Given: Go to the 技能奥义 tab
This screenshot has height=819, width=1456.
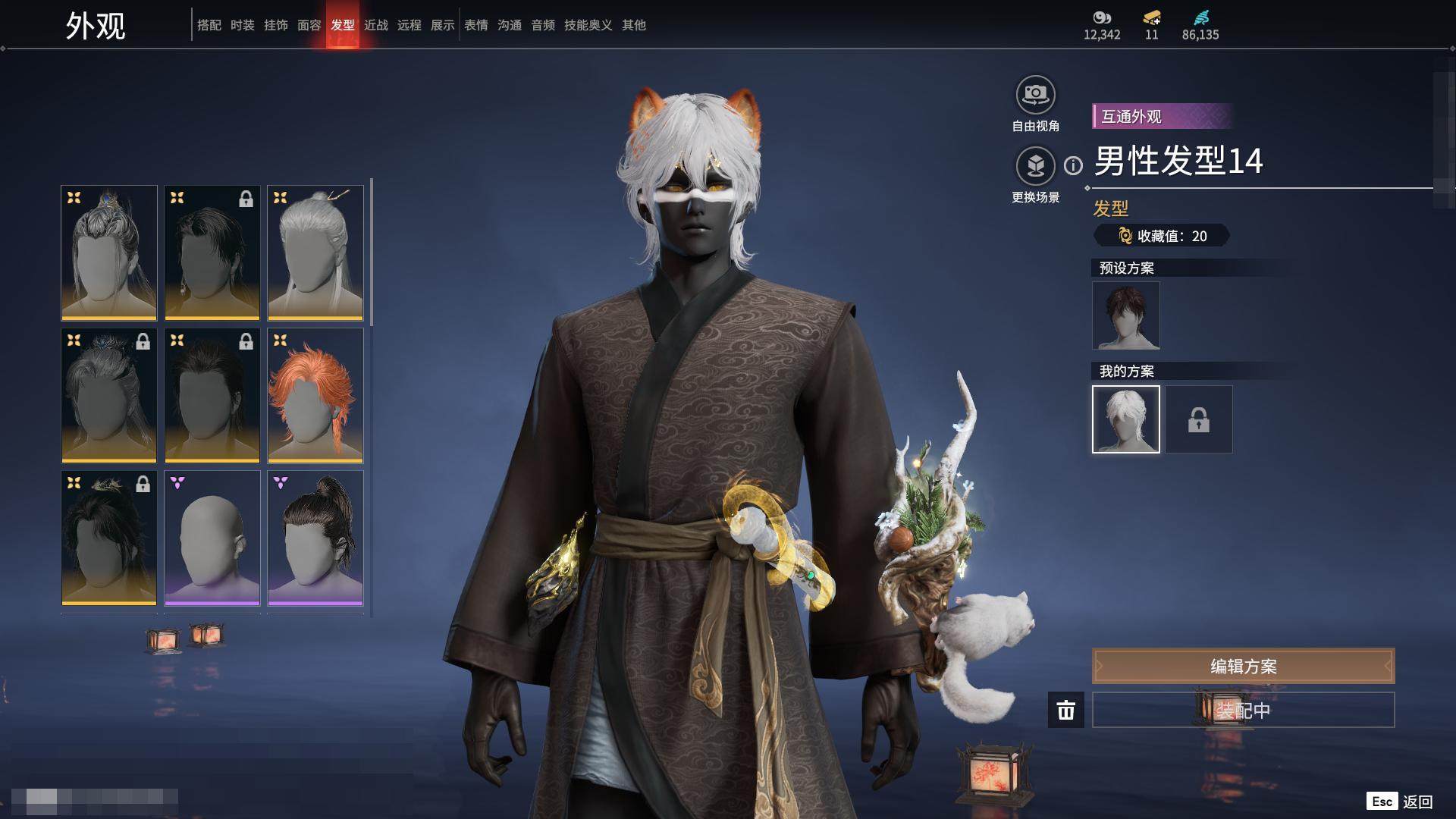Looking at the screenshot, I should click(x=588, y=25).
